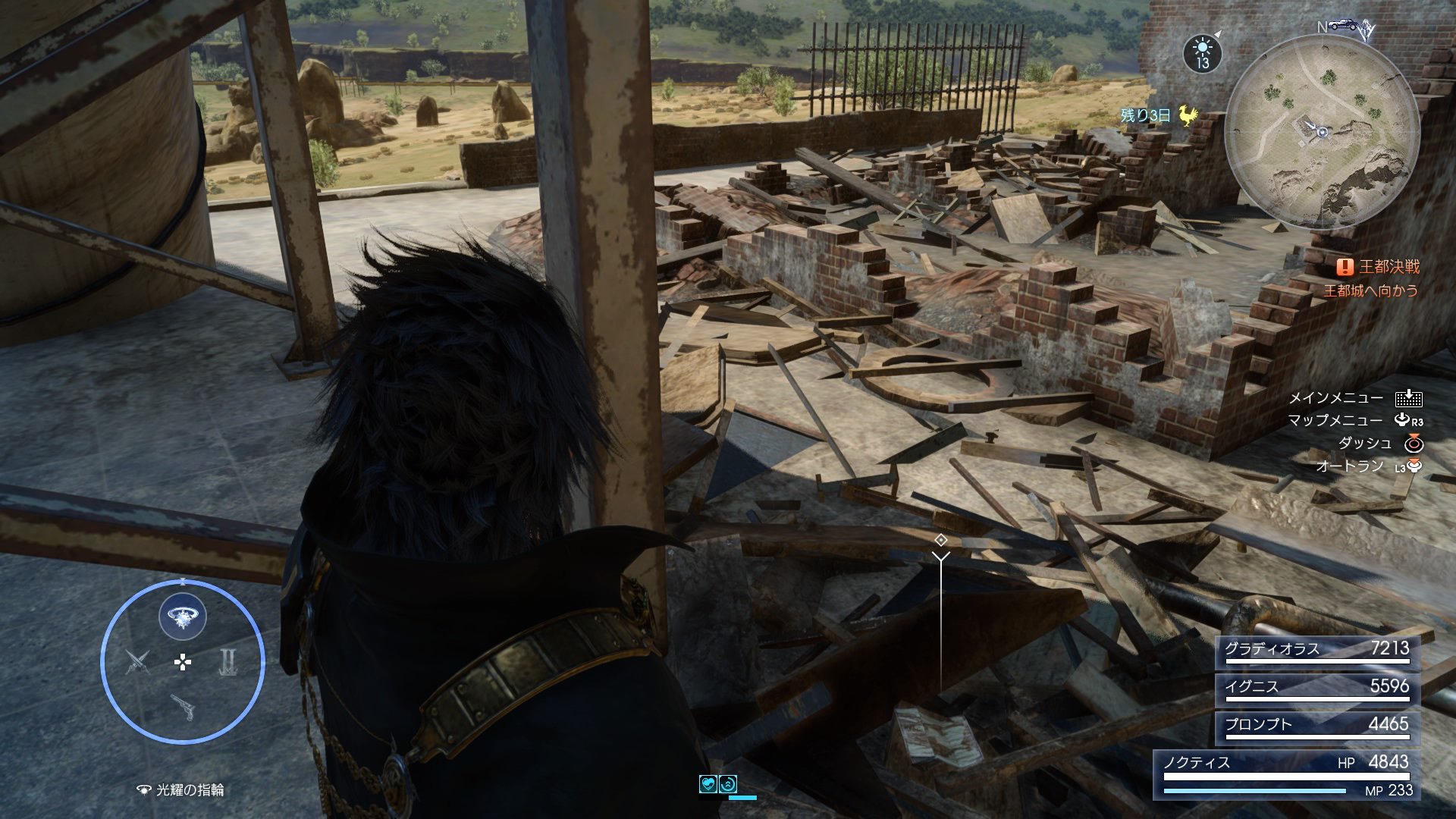Switch to the crossed daggers weapon slot
The height and width of the screenshot is (819, 1456).
pos(137,662)
